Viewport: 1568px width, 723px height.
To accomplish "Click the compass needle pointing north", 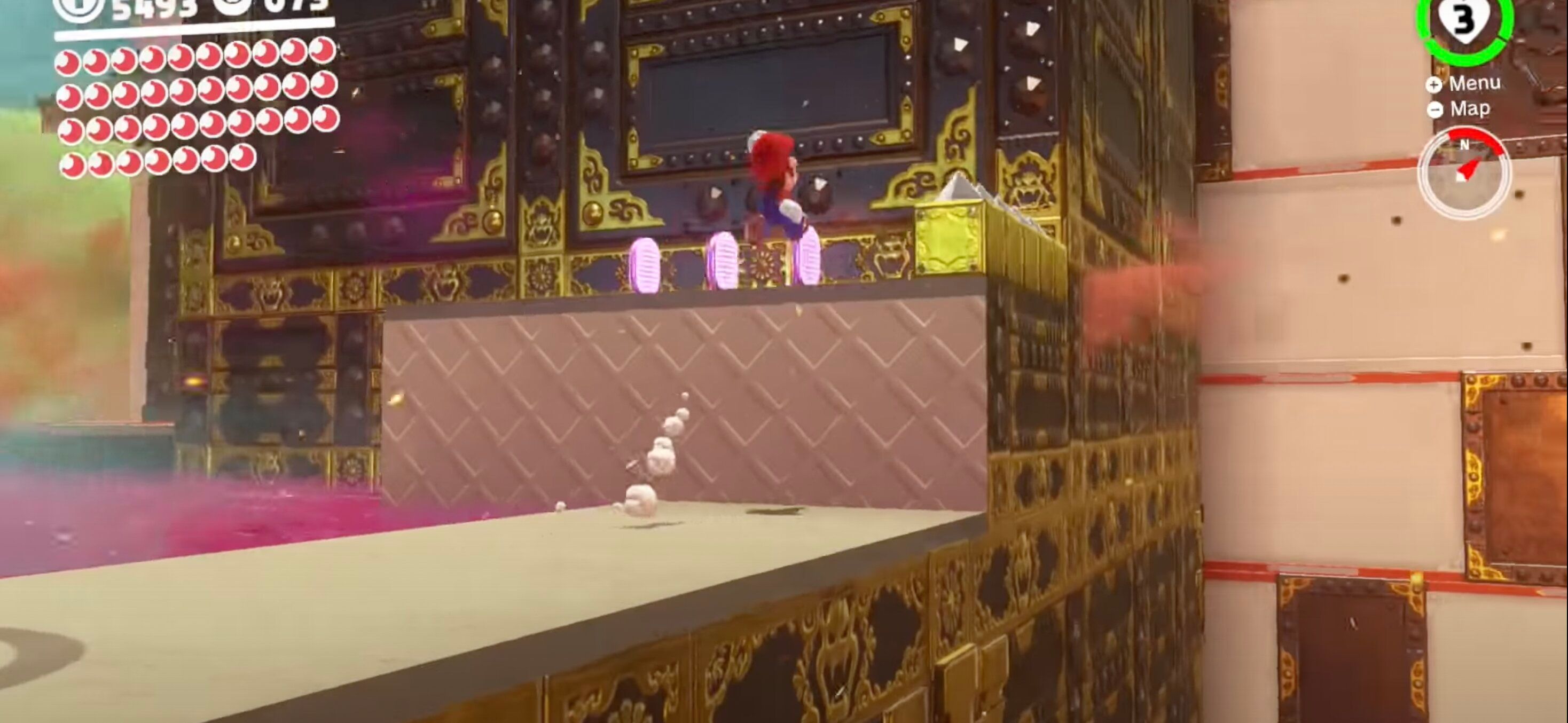I will (x=1470, y=169).
